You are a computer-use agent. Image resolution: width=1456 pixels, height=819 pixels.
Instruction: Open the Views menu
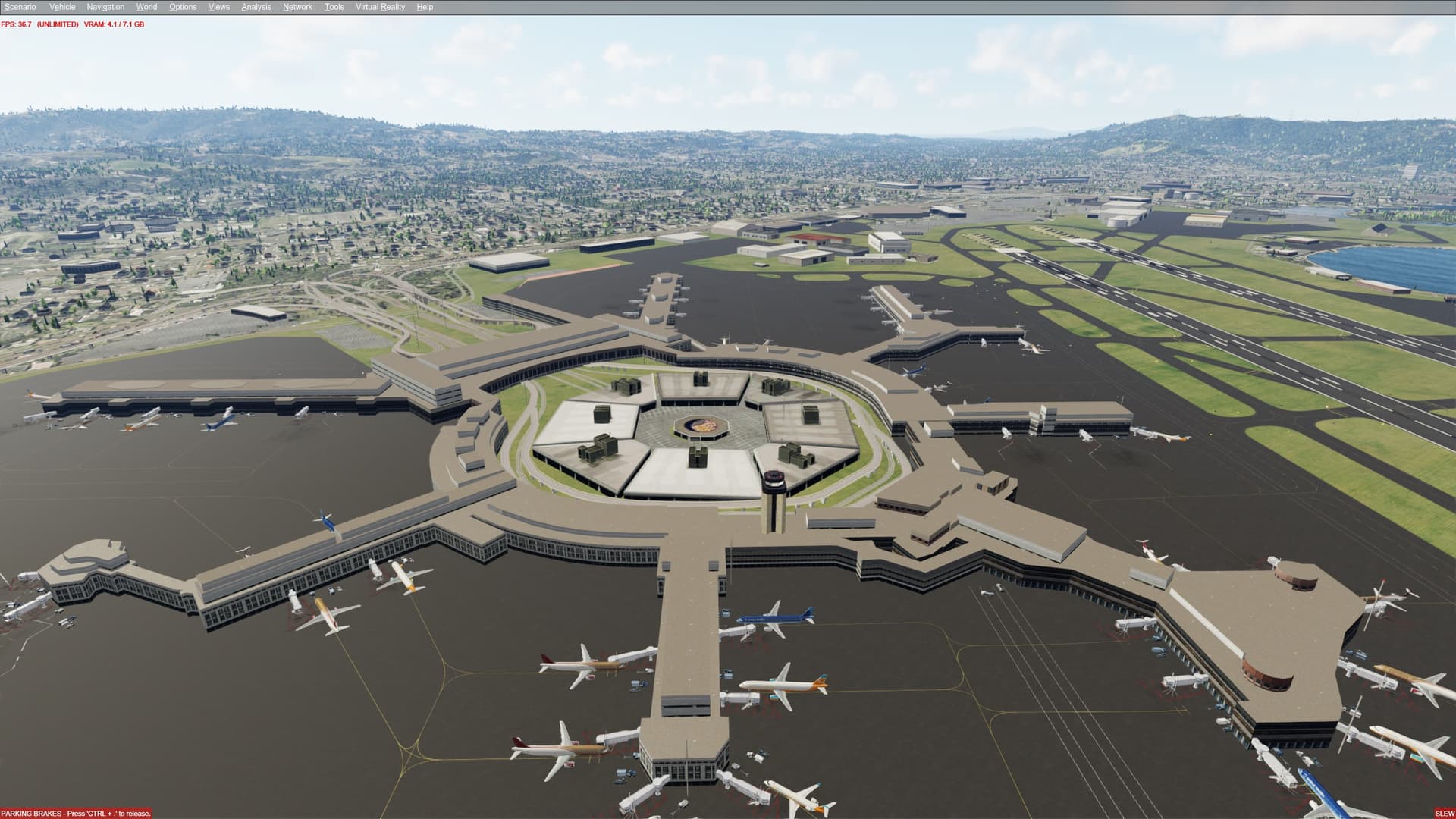[218, 6]
